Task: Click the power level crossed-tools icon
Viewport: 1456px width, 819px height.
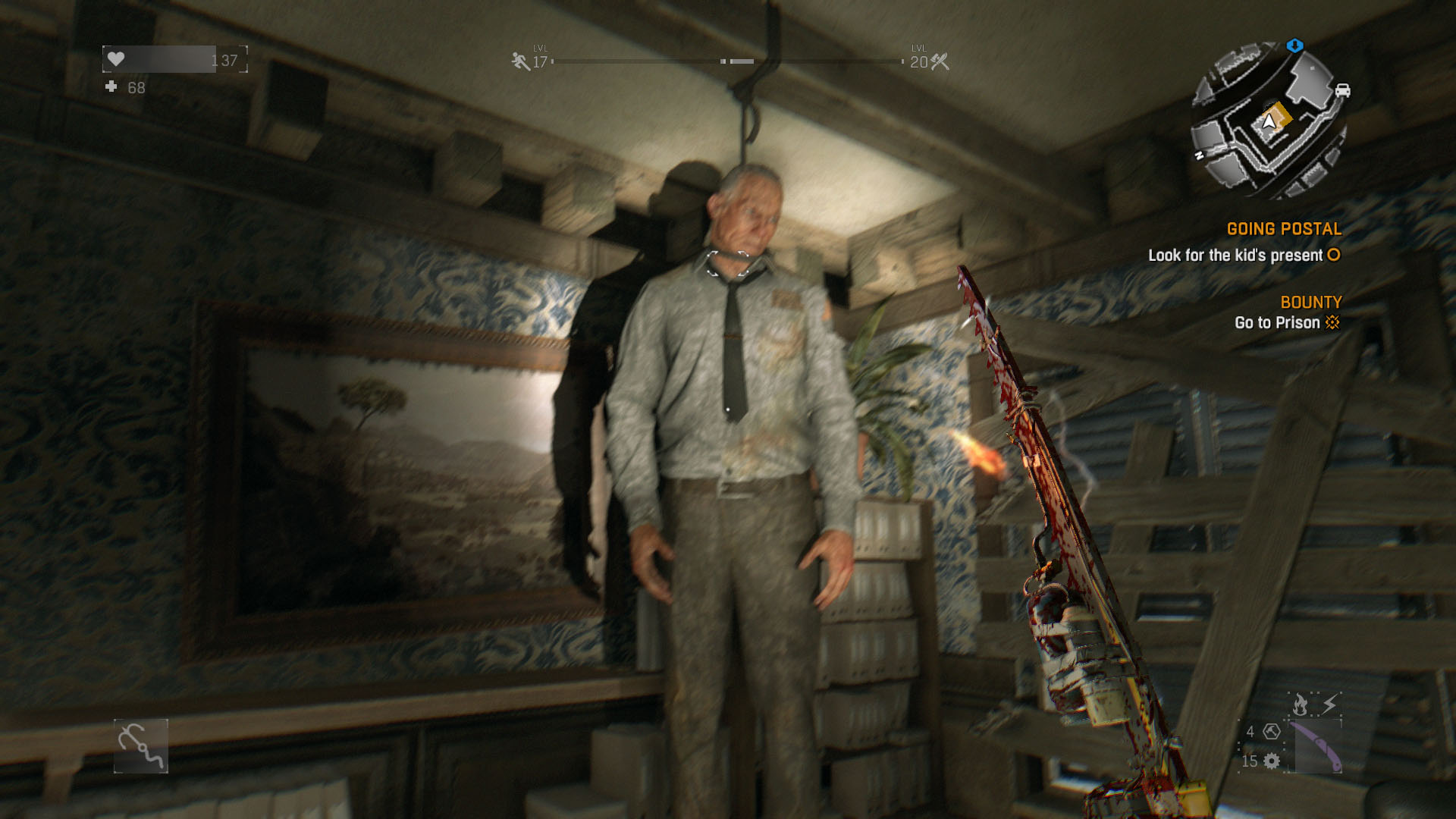Action: click(x=940, y=61)
